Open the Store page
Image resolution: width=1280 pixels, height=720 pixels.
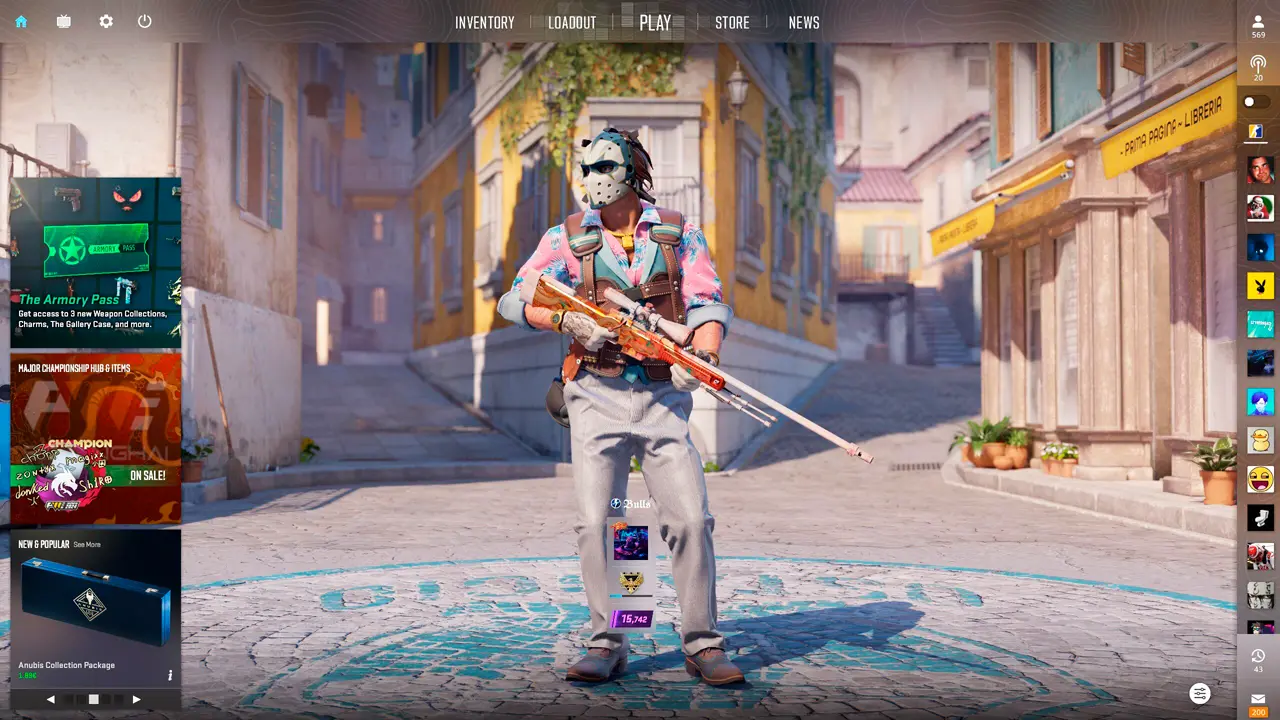pyautogui.click(x=732, y=23)
